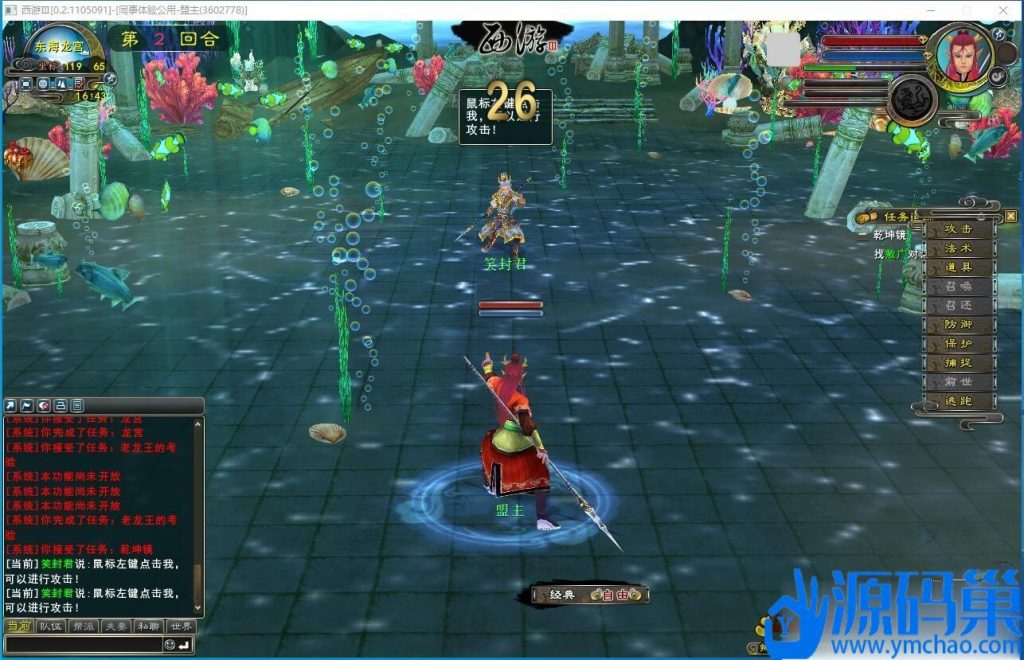Select 保护 (Protect) command
This screenshot has height=660, width=1024.
pyautogui.click(x=958, y=344)
